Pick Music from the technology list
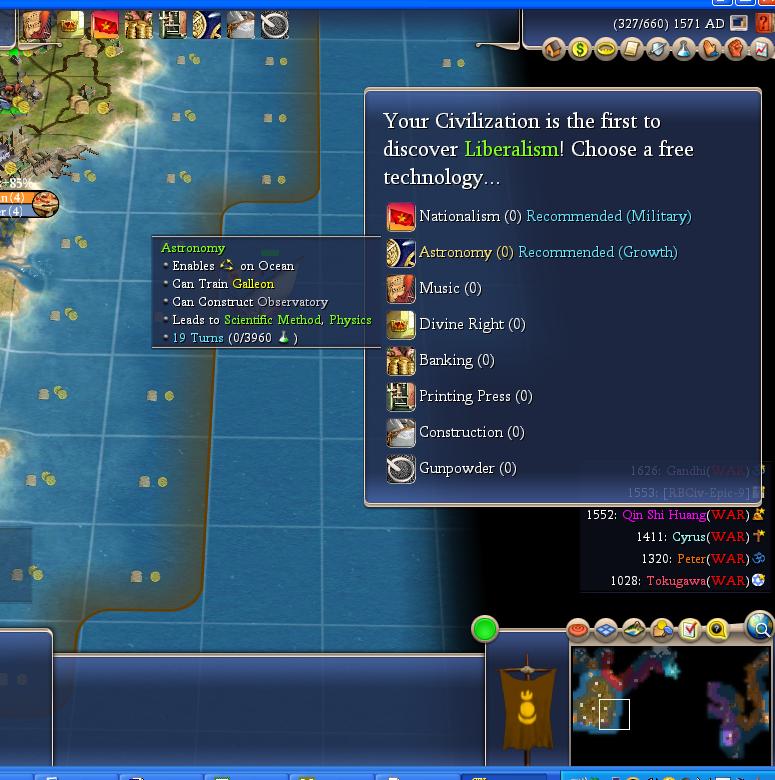The width and height of the screenshot is (775, 780). tap(439, 288)
